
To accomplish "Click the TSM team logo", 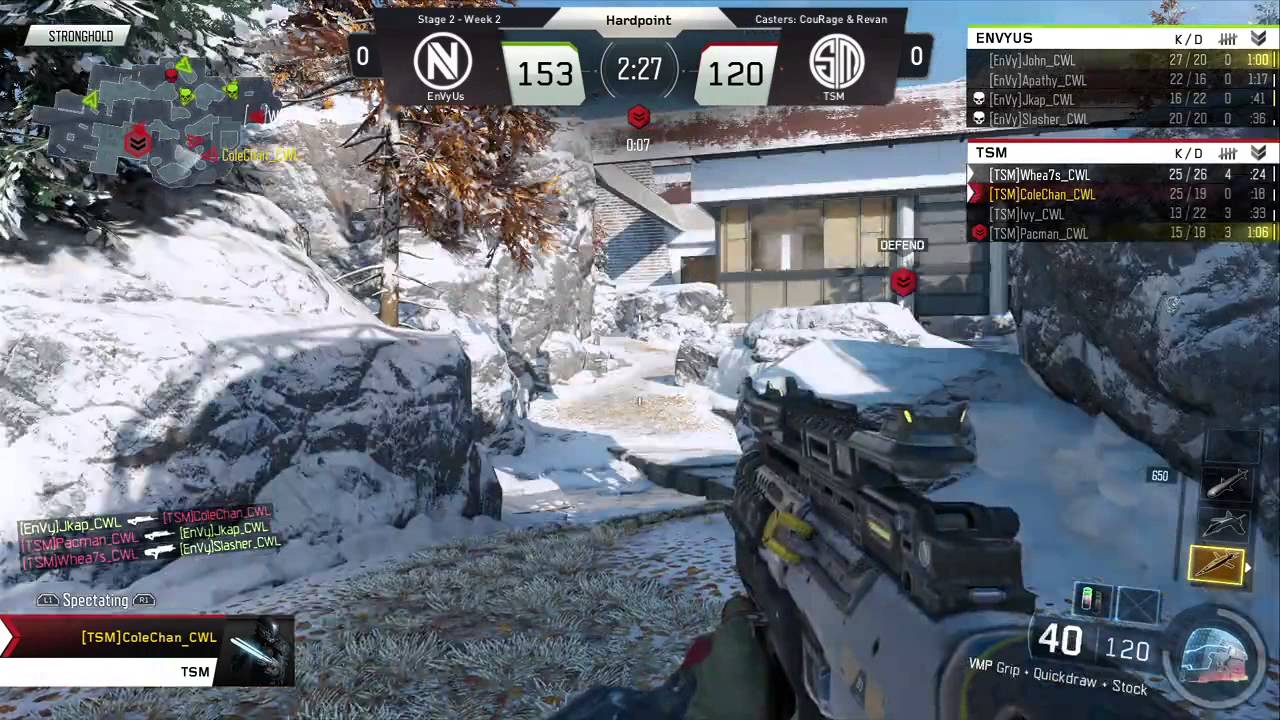I will pyautogui.click(x=833, y=62).
